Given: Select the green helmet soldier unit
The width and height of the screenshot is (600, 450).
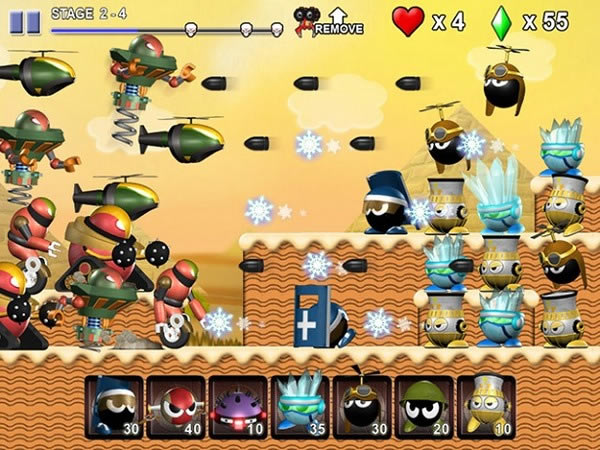Looking at the screenshot, I should pos(424,406).
